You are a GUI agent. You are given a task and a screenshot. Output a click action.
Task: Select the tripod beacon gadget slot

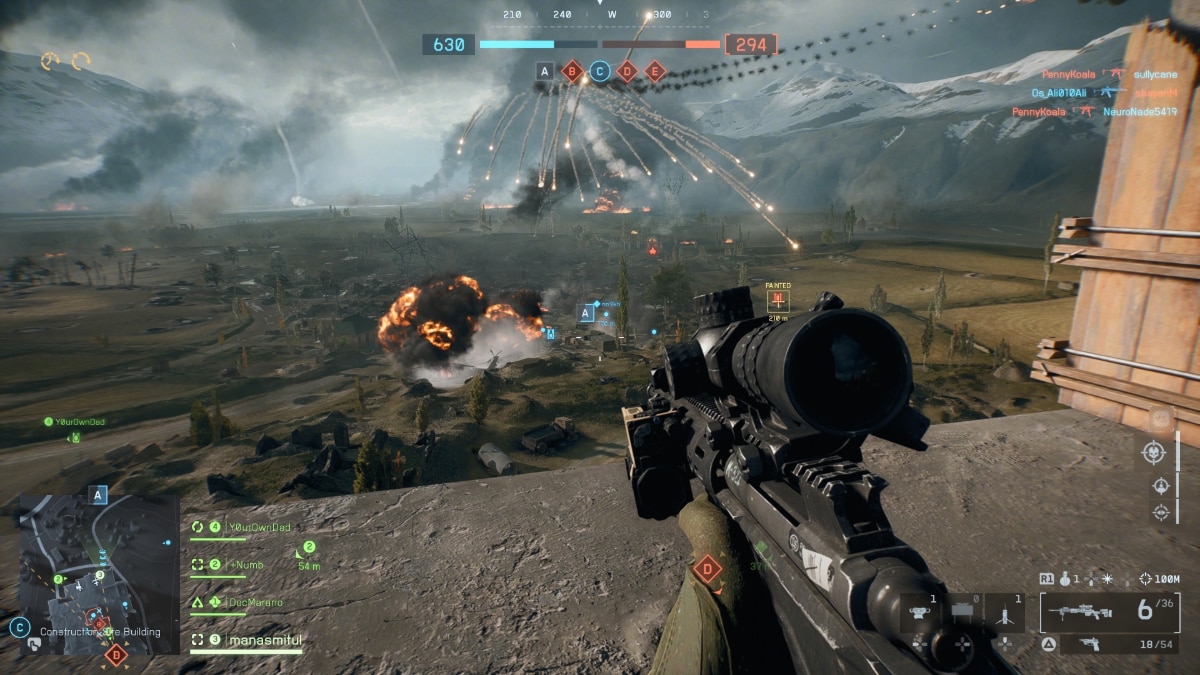coord(1003,612)
